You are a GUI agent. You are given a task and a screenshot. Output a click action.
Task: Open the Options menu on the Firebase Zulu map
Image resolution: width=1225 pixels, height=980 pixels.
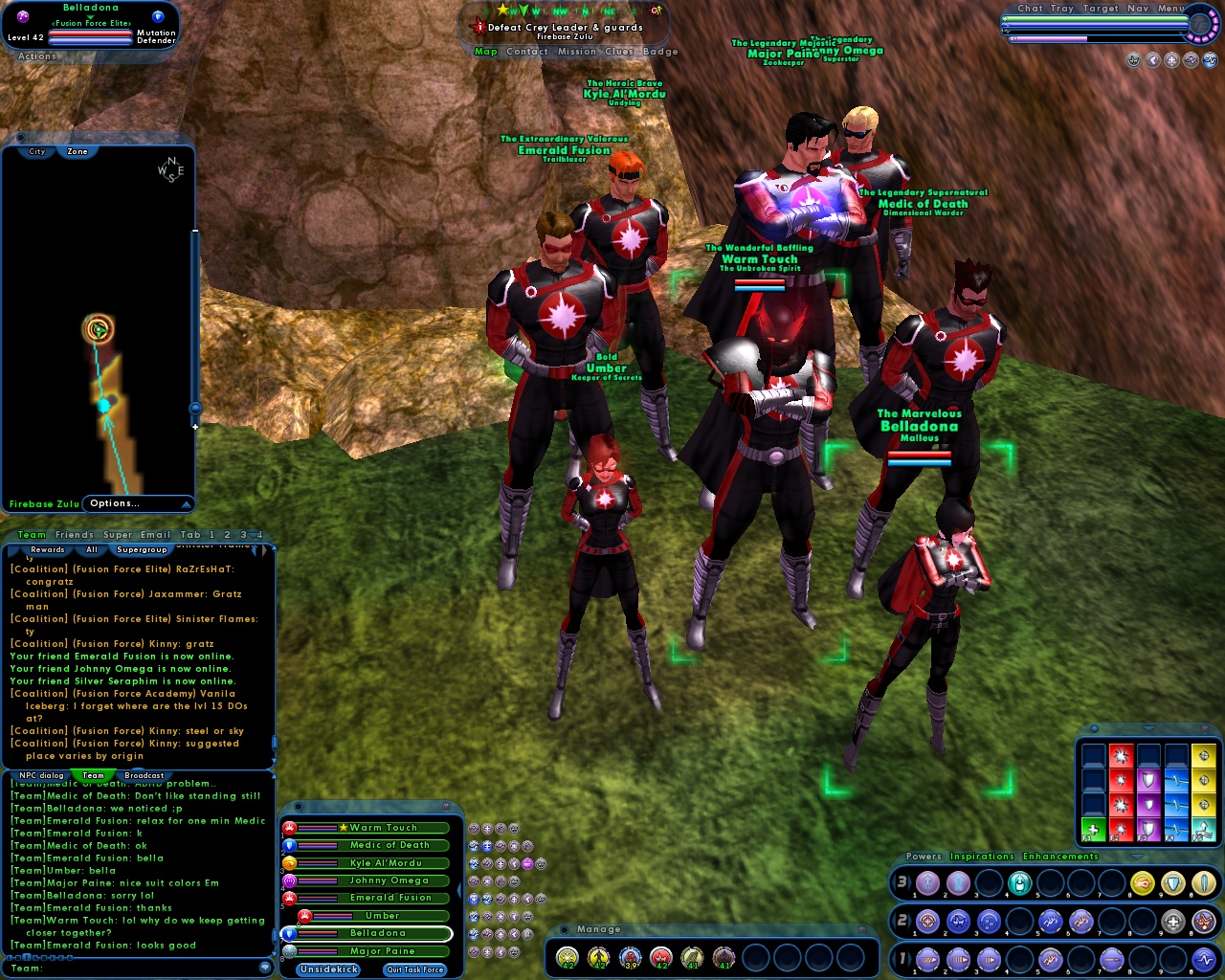(x=115, y=502)
